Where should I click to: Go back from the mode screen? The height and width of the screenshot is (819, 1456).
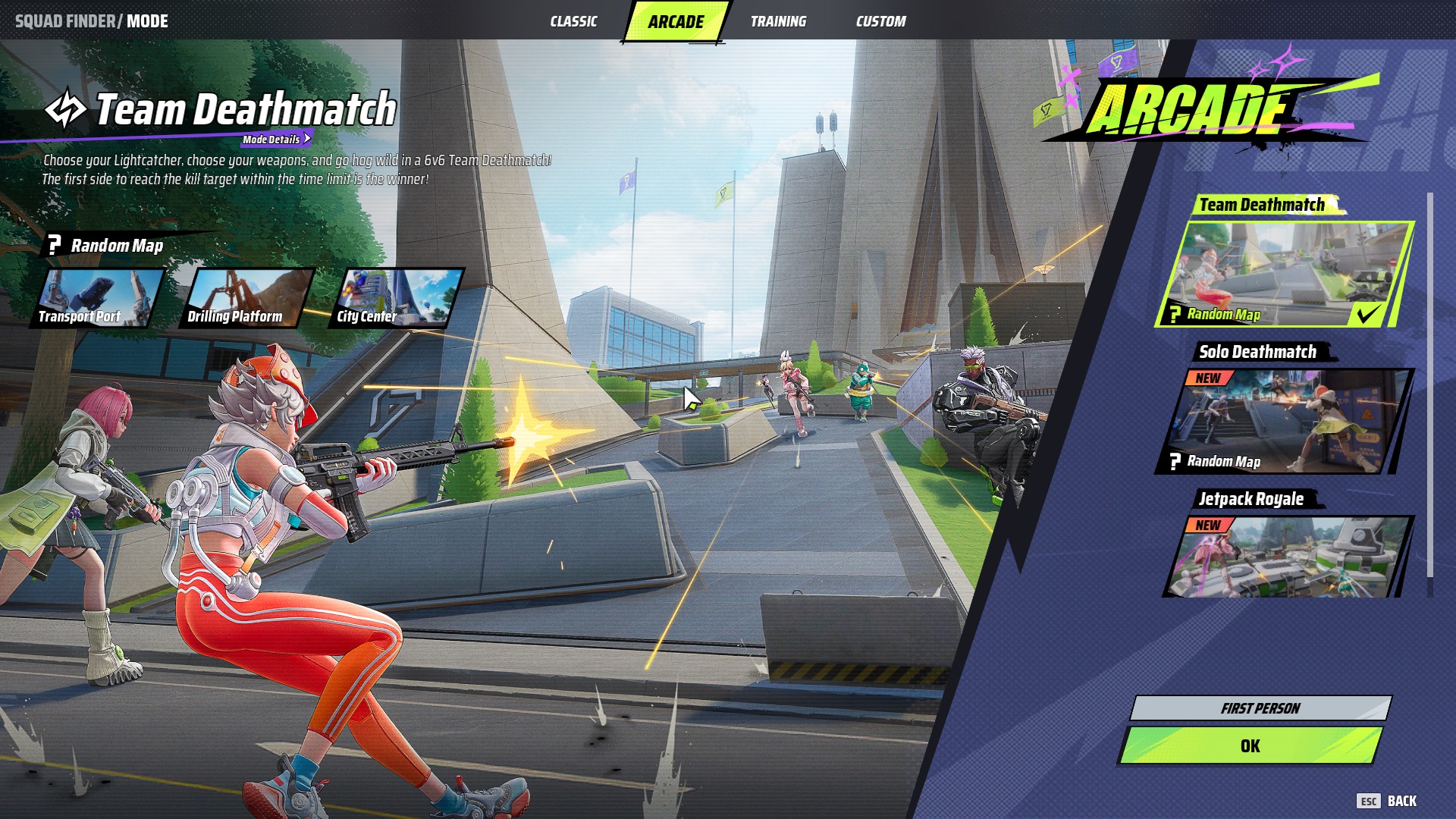(1387, 801)
